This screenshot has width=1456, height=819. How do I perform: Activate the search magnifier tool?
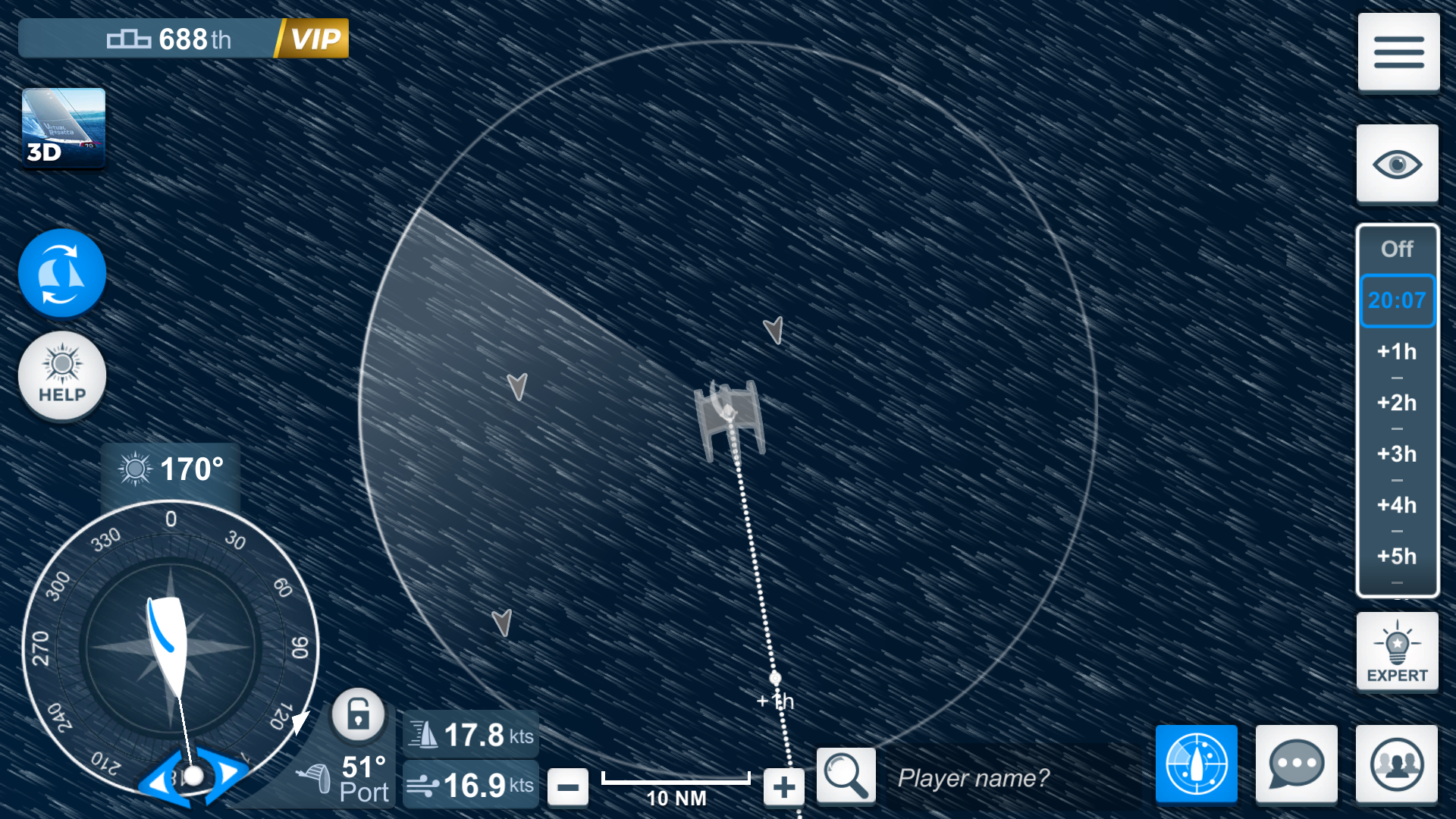(846, 776)
